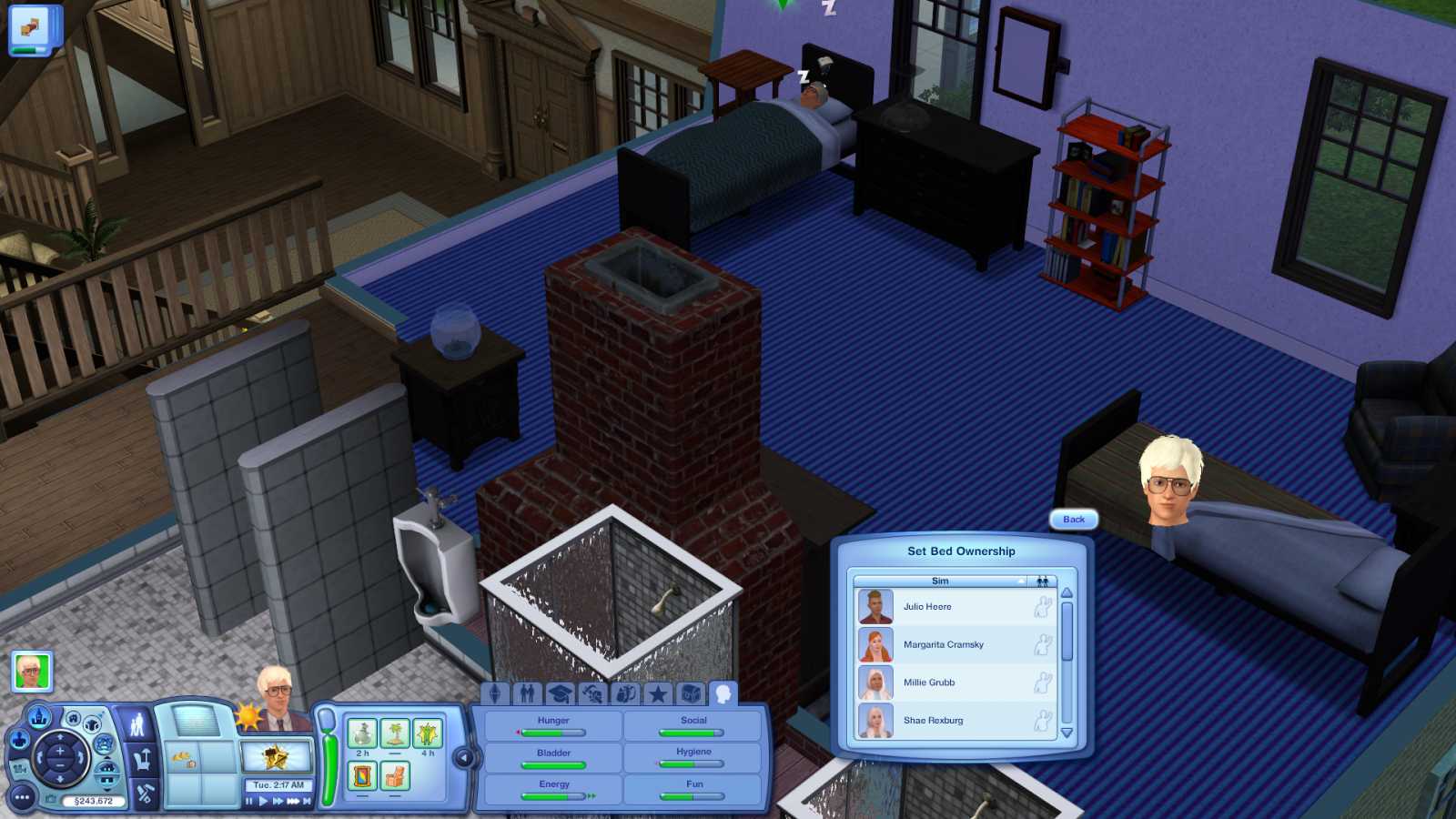Select the active Sim portrait thumbnail
This screenshot has height=819, width=1456.
click(32, 672)
